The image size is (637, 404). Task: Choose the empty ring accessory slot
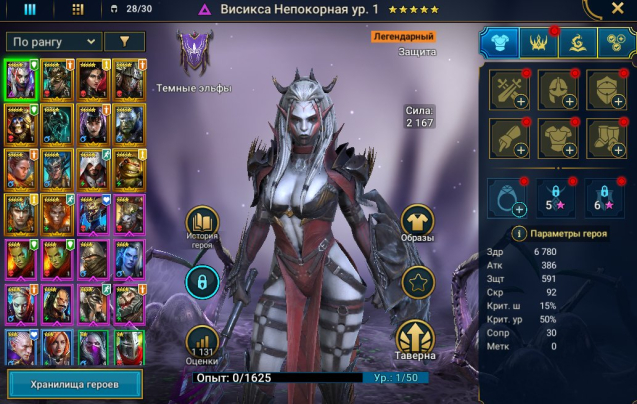tap(508, 197)
